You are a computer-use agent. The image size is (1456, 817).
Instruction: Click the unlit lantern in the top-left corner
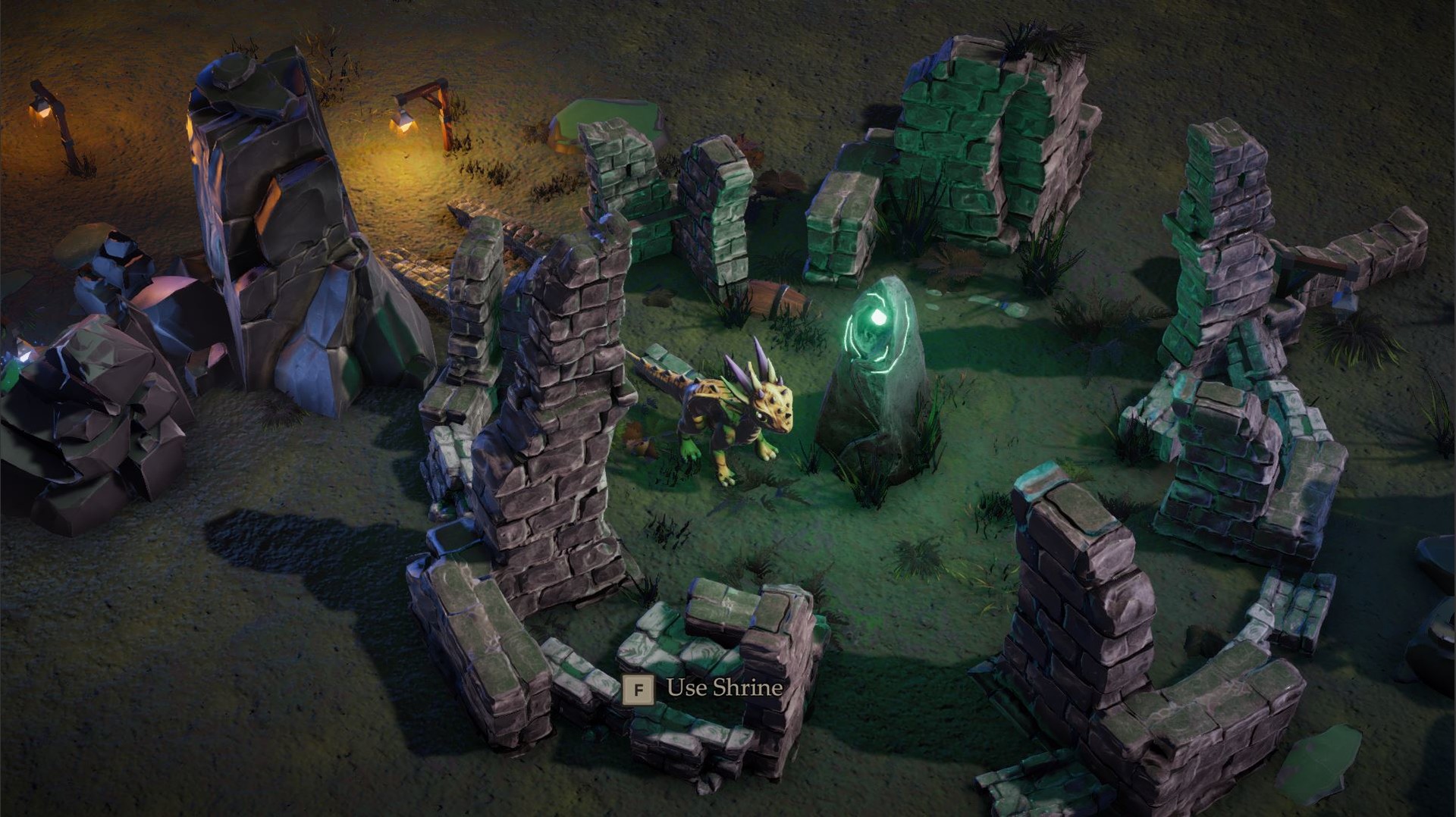click(39, 110)
